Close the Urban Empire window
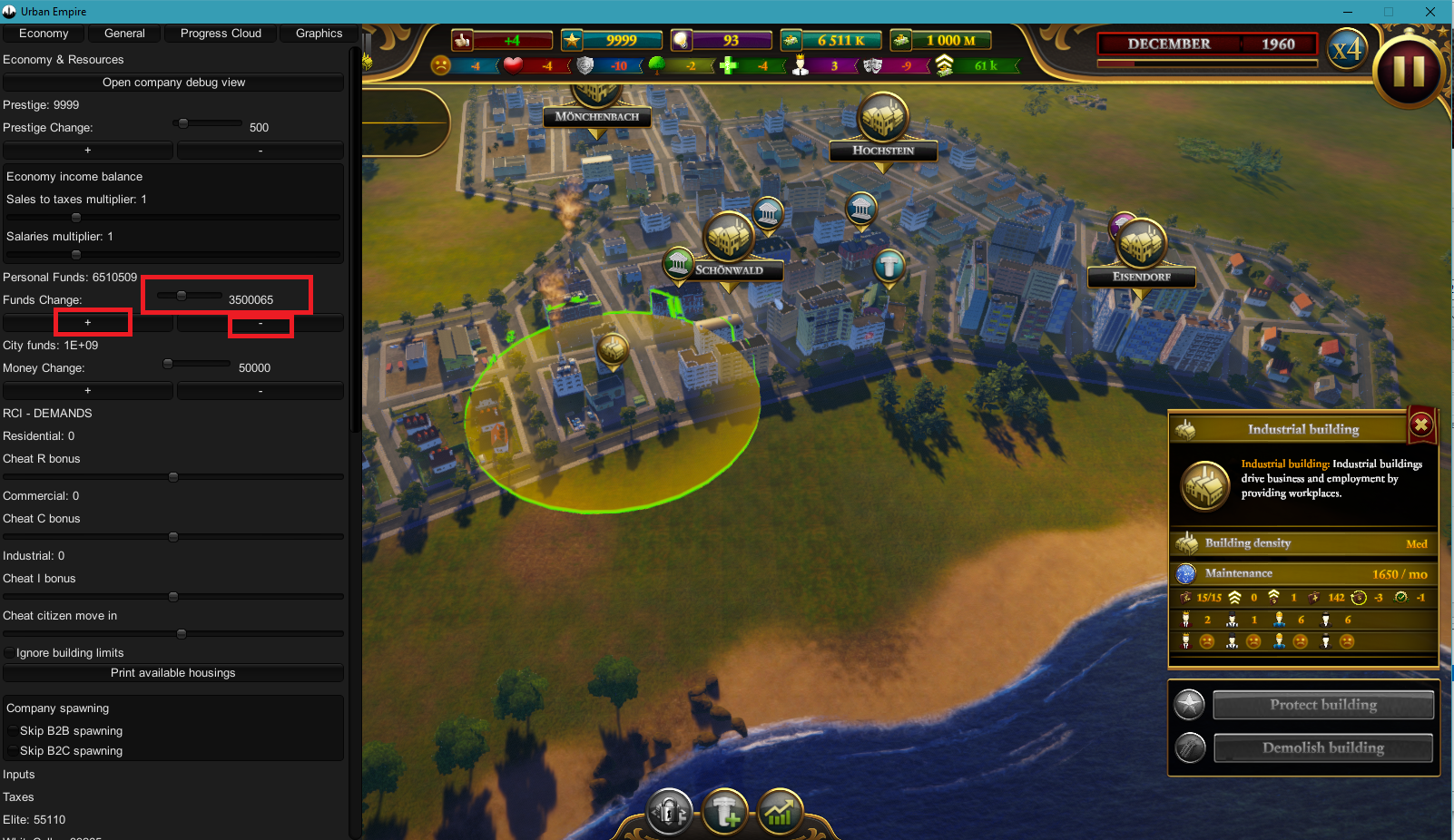The width and height of the screenshot is (1454, 840). pyautogui.click(x=1430, y=12)
